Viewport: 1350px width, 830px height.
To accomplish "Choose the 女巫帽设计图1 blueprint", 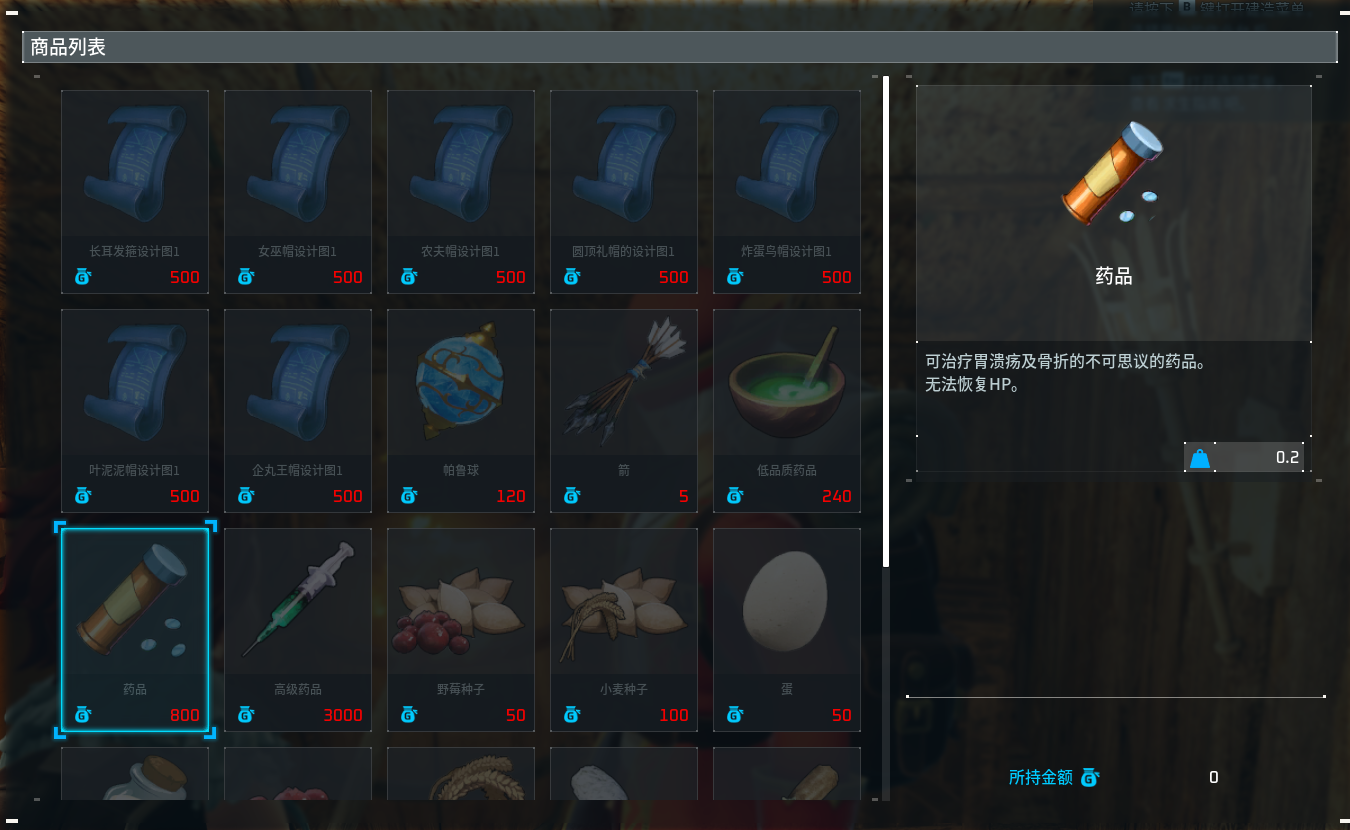I will click(x=298, y=192).
